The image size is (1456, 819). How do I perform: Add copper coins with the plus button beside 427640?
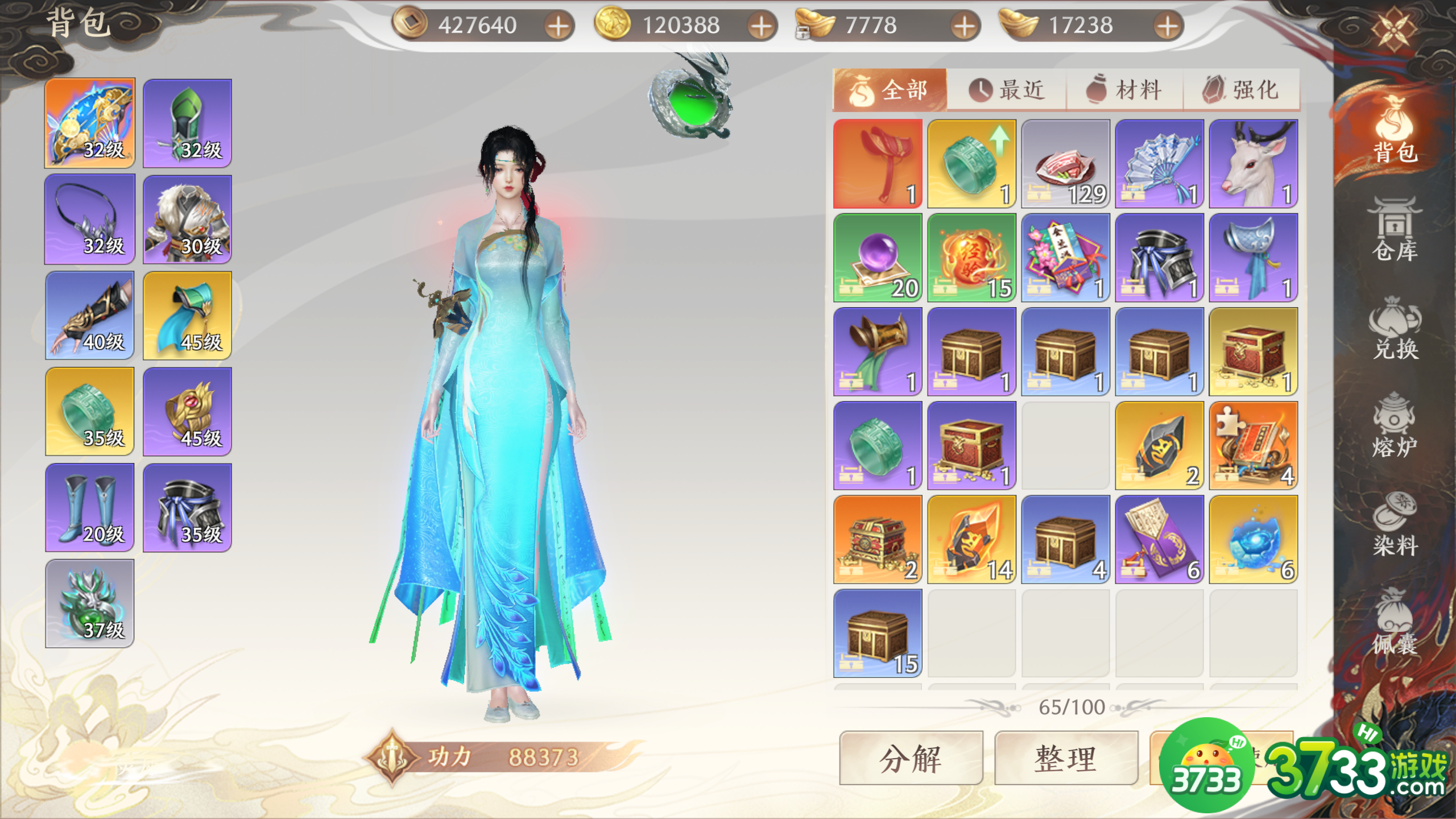pyautogui.click(x=559, y=26)
